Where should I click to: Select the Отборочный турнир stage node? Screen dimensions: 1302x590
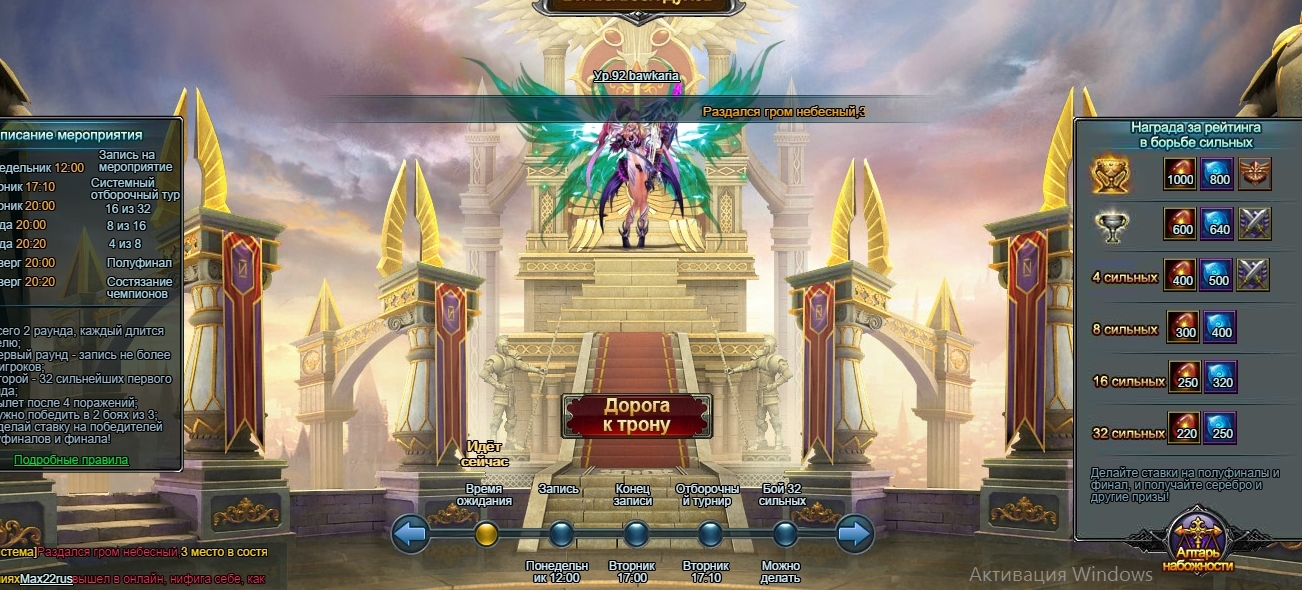pyautogui.click(x=710, y=534)
